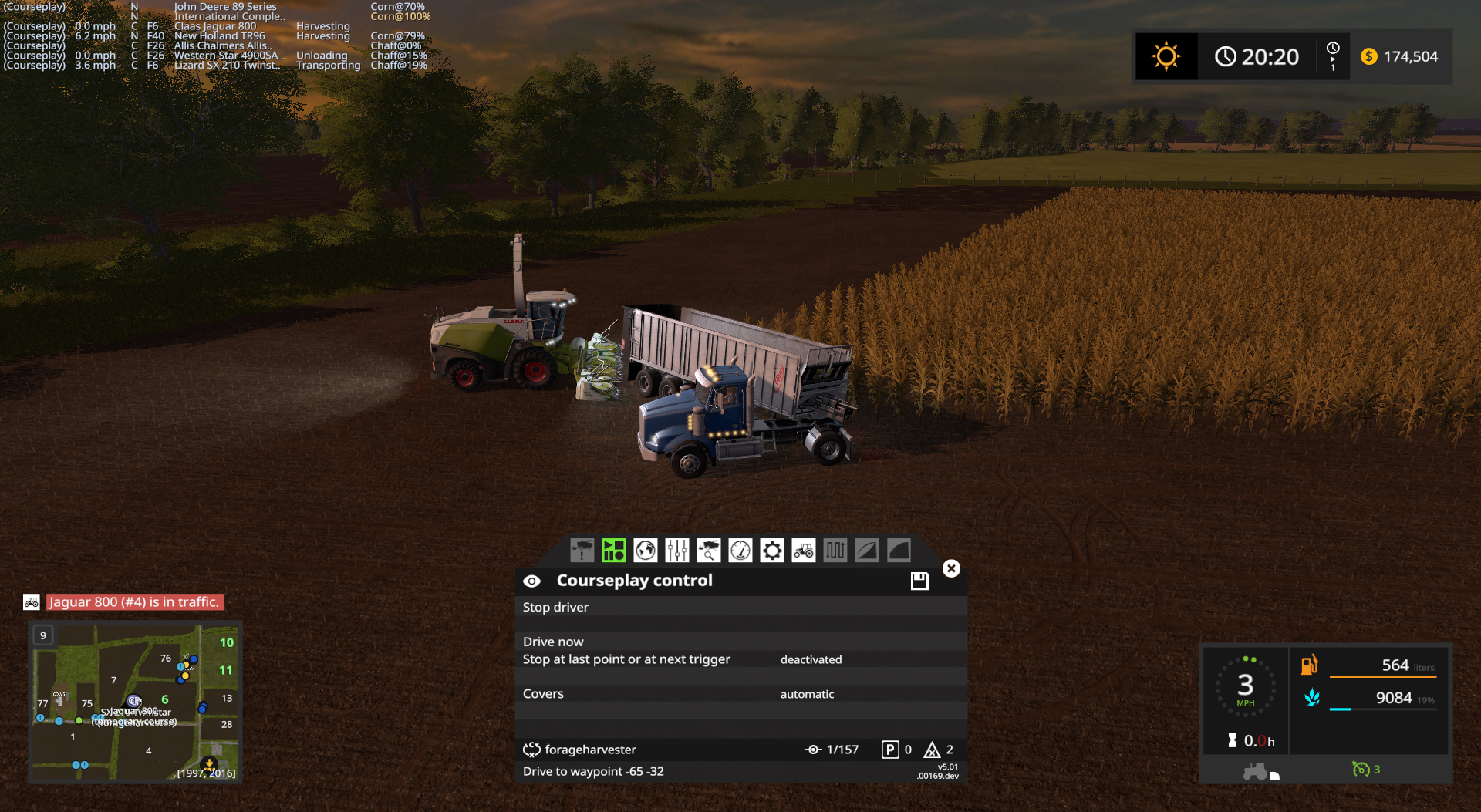Open the Courseplay general settings gear tab

(771, 551)
